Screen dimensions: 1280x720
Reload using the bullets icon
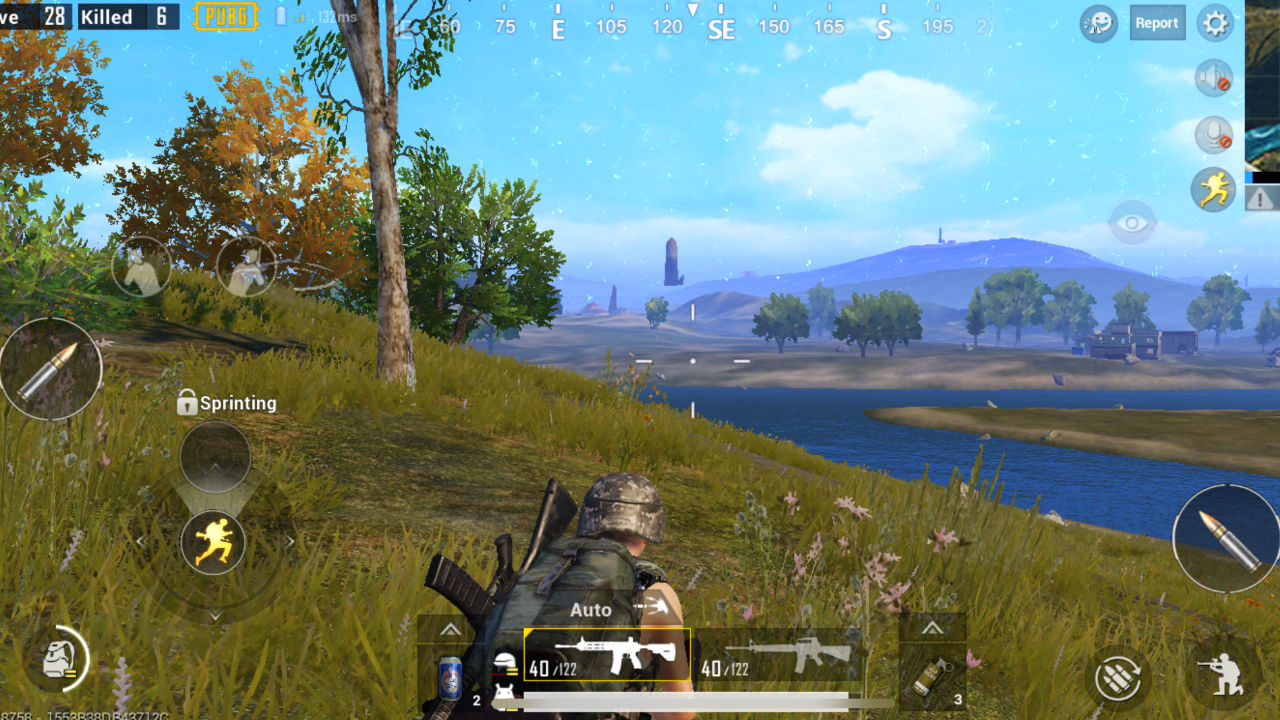[x=1118, y=678]
